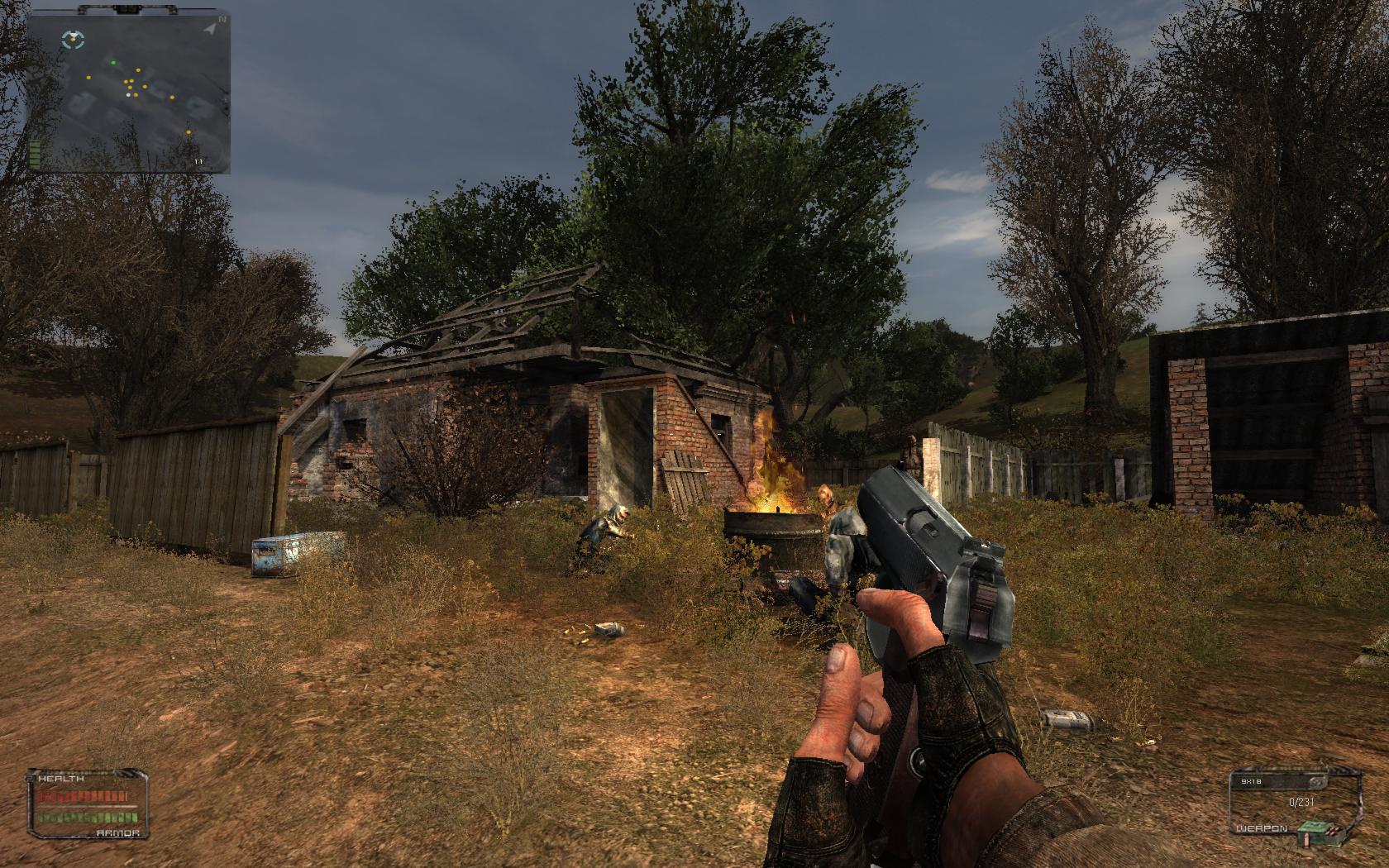
Task: Select the white dot on the minimap
Action: [127, 95]
